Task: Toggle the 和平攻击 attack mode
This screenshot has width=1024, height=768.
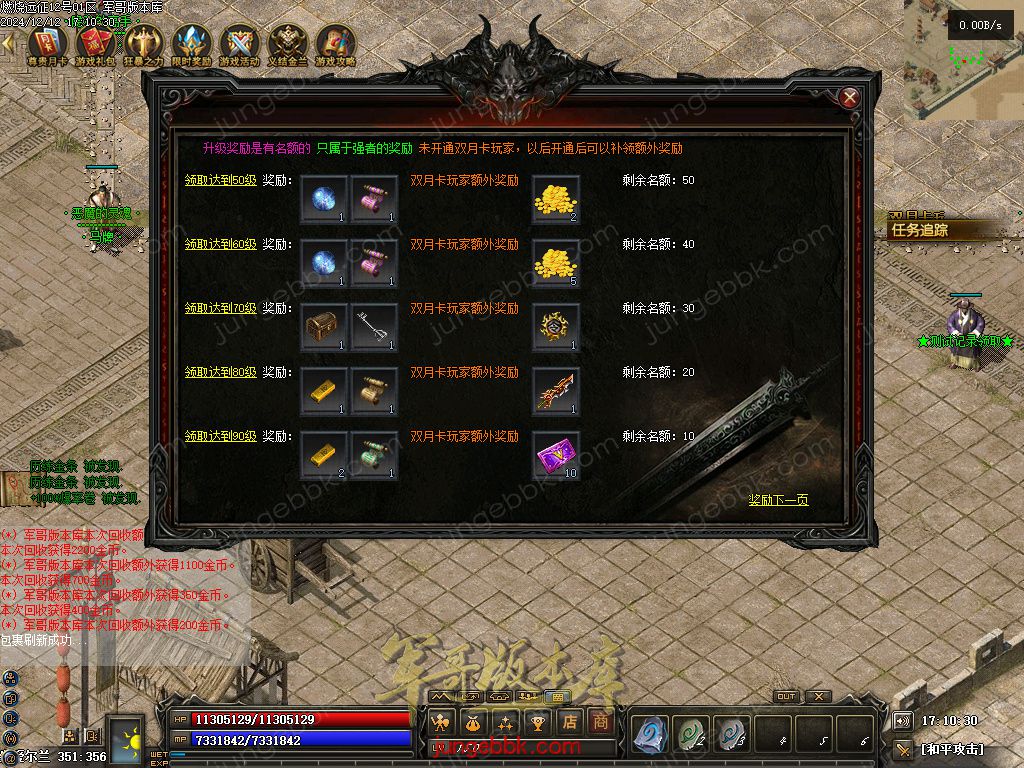Action: pos(952,749)
